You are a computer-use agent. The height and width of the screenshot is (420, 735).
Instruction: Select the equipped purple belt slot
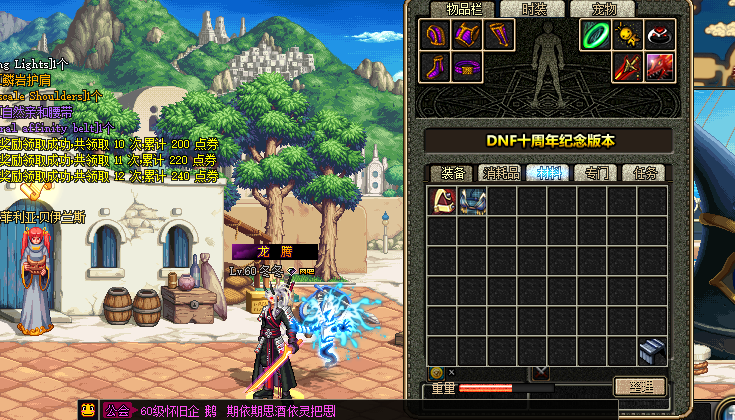point(467,68)
